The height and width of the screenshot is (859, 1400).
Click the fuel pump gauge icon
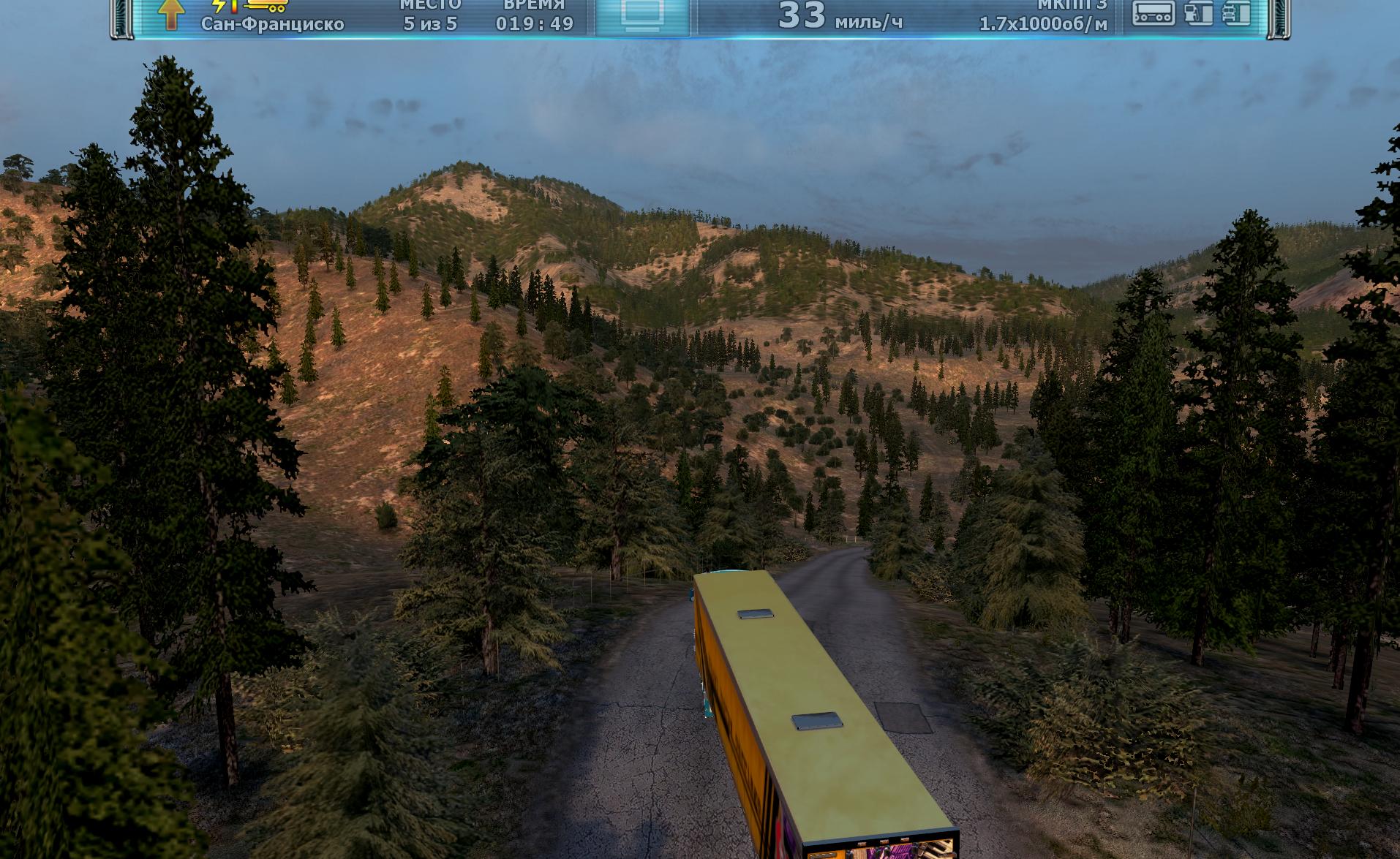(1198, 12)
